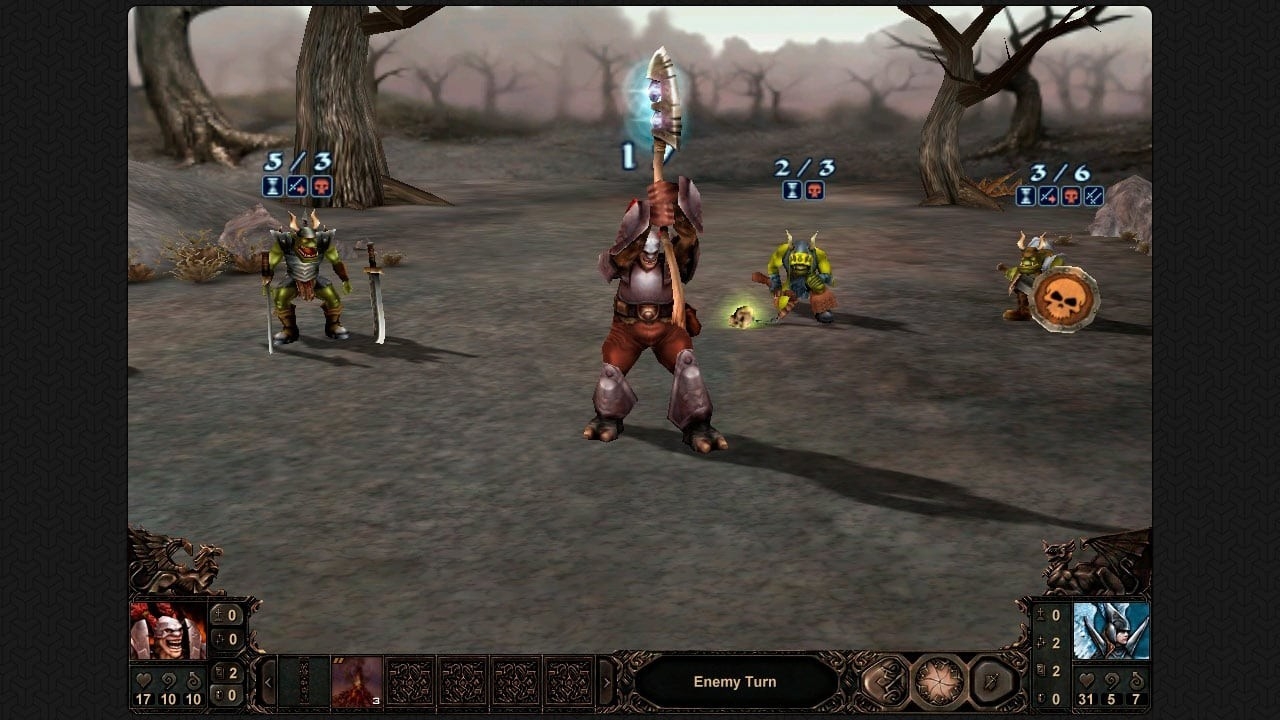This screenshot has width=1280, height=720.
Task: Click the winged-helmet enemy hero portrait
Action: point(1111,631)
